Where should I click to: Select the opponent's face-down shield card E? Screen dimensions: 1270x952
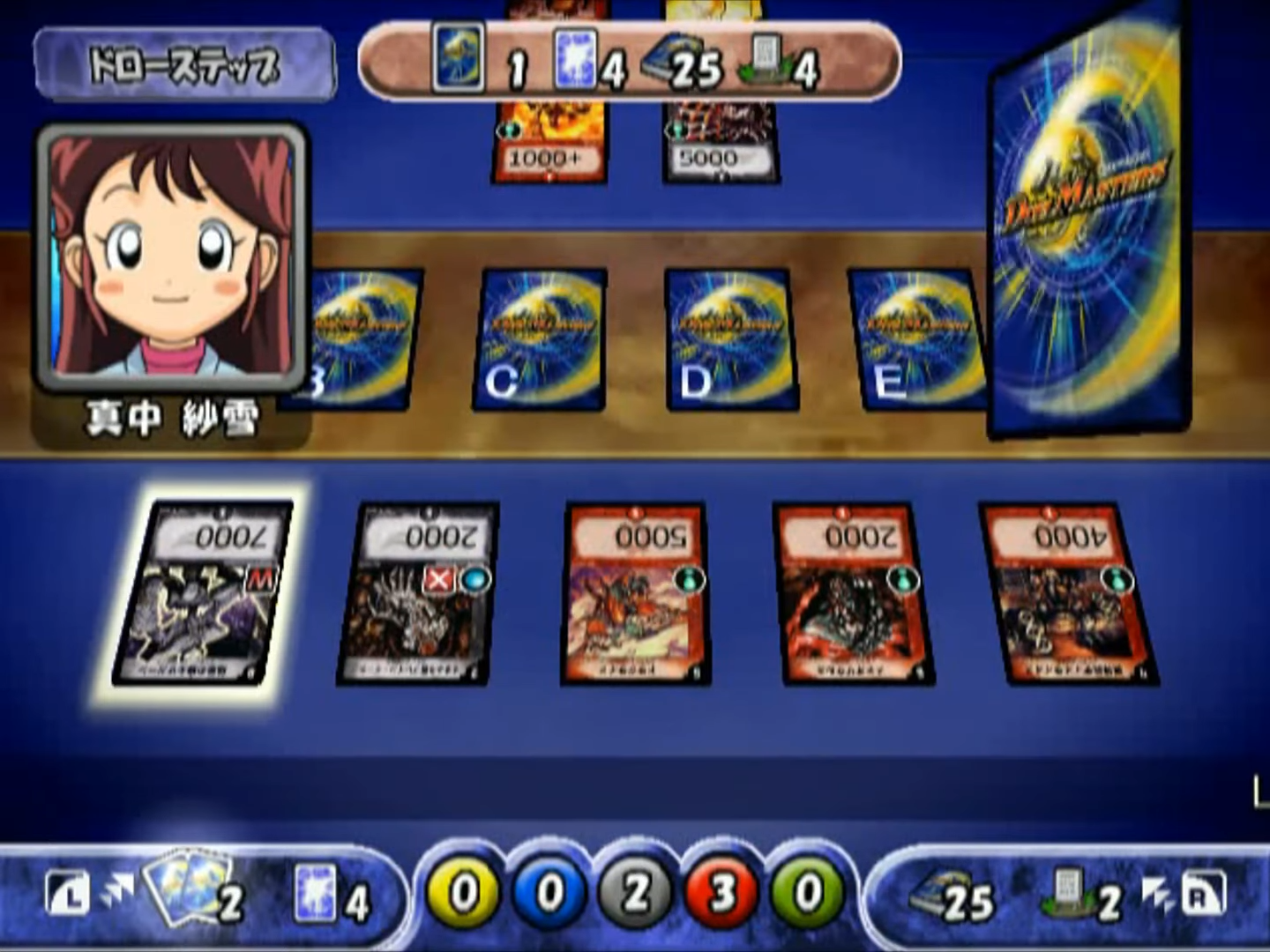pos(913,339)
